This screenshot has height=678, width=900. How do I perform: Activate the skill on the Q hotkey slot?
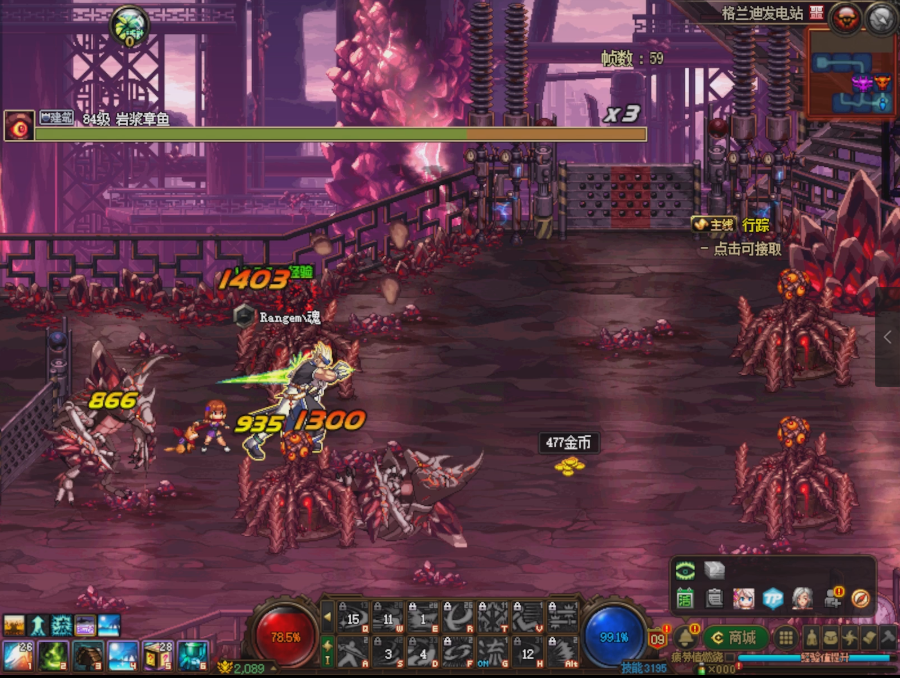click(x=353, y=618)
